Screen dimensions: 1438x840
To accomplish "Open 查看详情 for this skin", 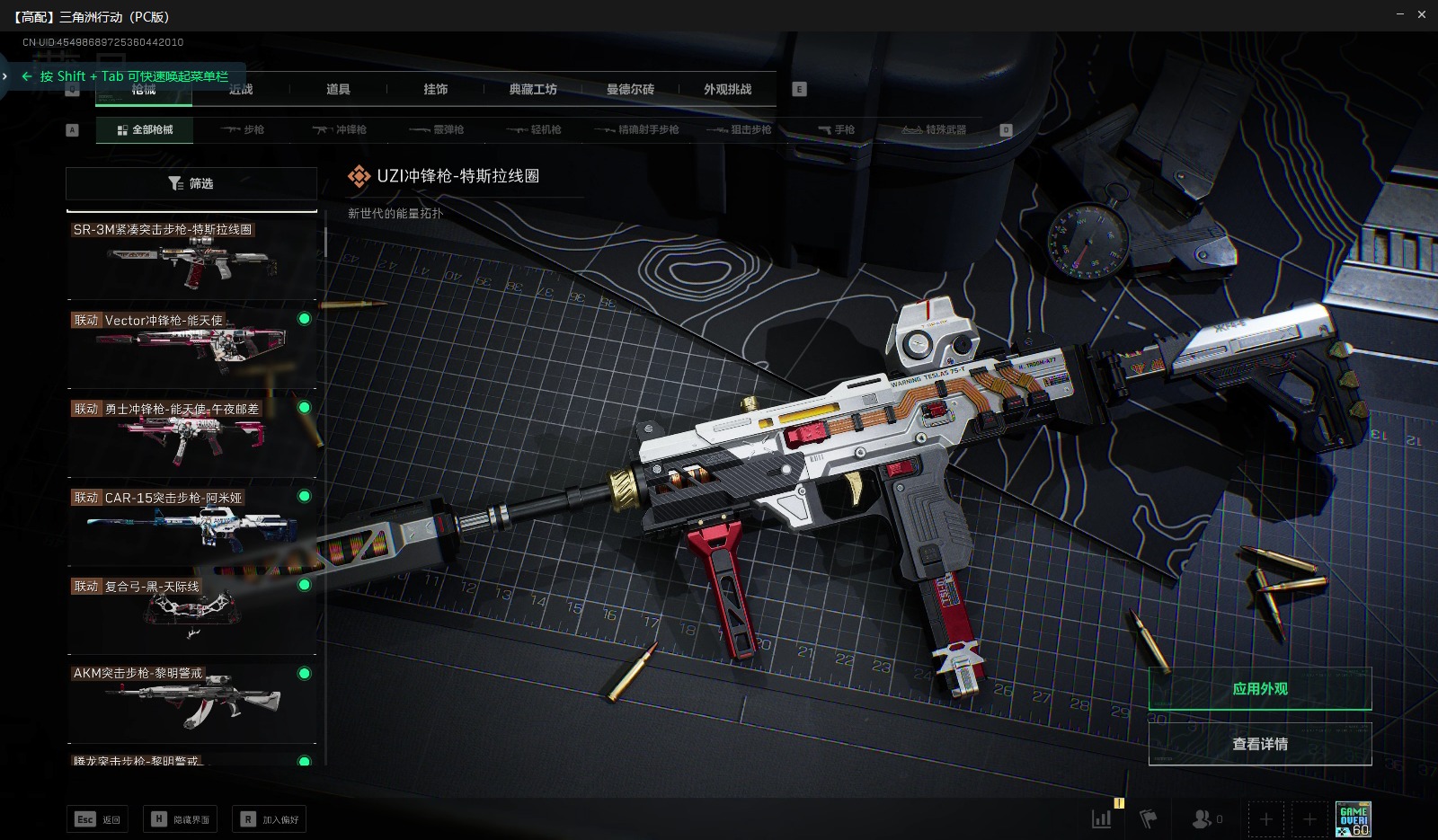I will click(x=1259, y=744).
